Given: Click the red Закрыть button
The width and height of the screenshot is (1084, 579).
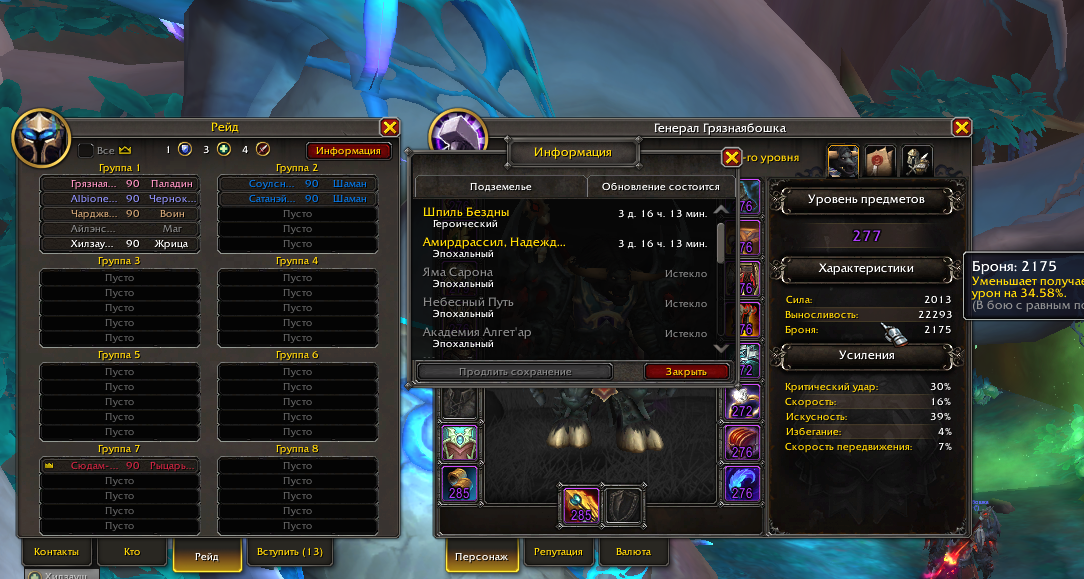Looking at the screenshot, I should tap(686, 372).
